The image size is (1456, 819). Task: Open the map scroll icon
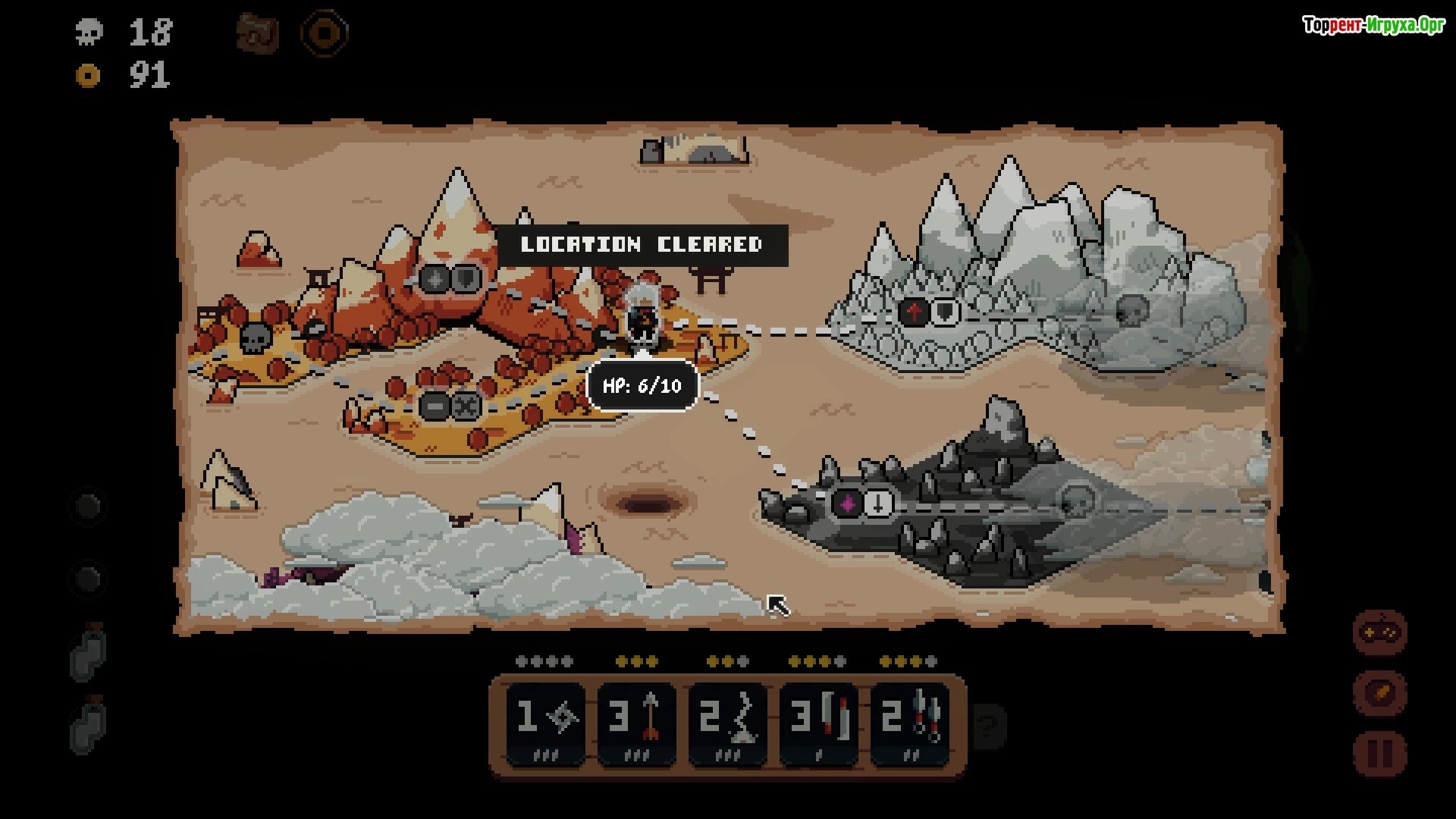pos(258,33)
